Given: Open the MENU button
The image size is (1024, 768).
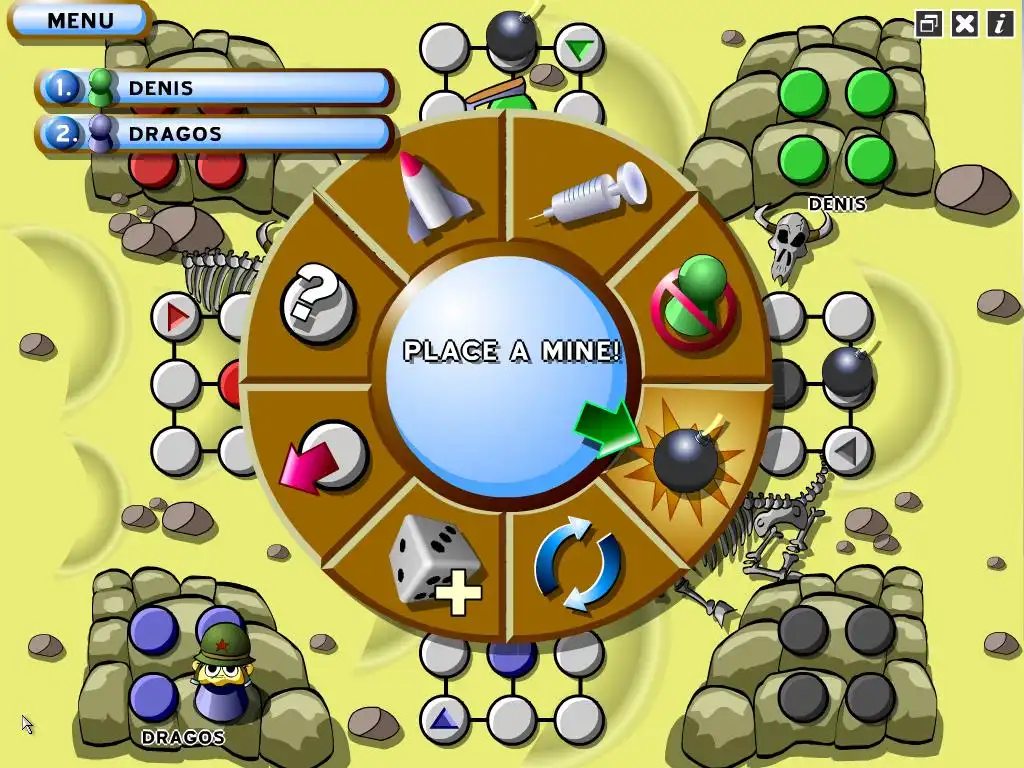Looking at the screenshot, I should click(80, 20).
